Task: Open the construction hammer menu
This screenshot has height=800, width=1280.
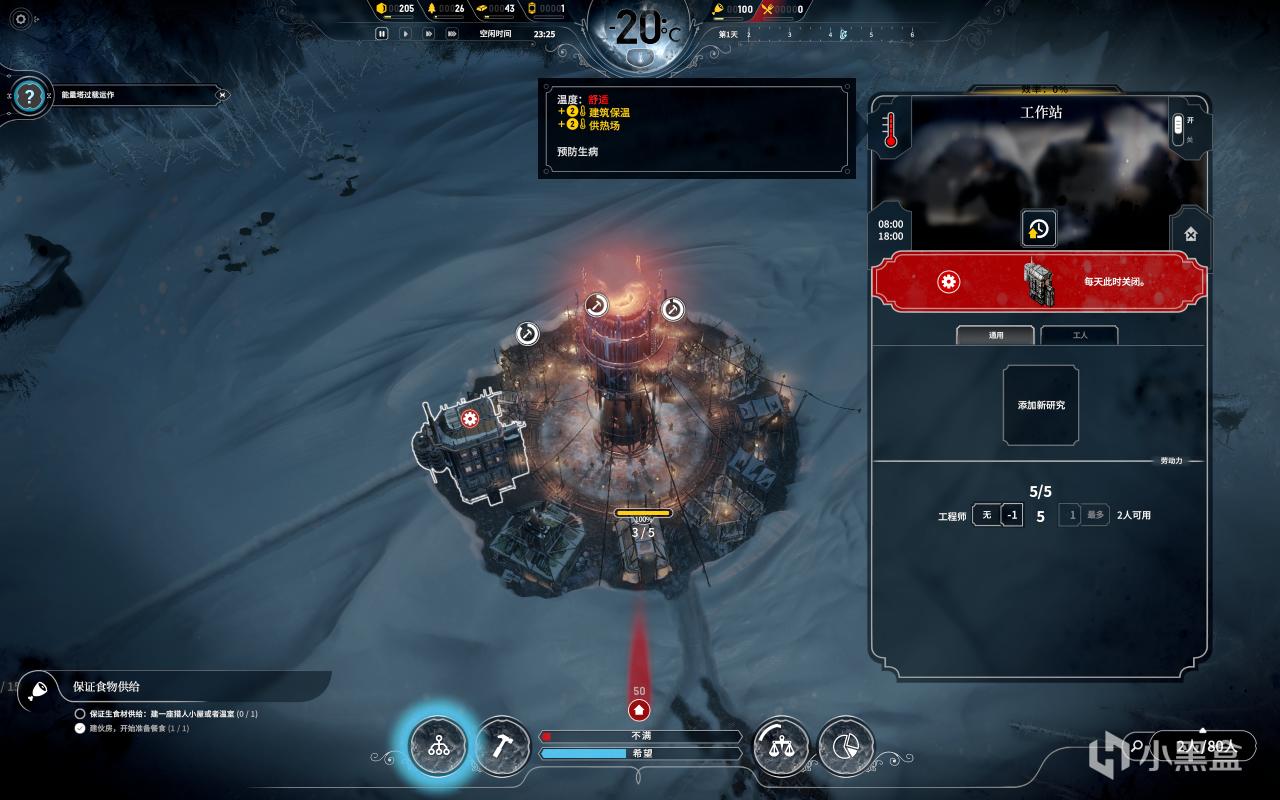Action: click(501, 746)
